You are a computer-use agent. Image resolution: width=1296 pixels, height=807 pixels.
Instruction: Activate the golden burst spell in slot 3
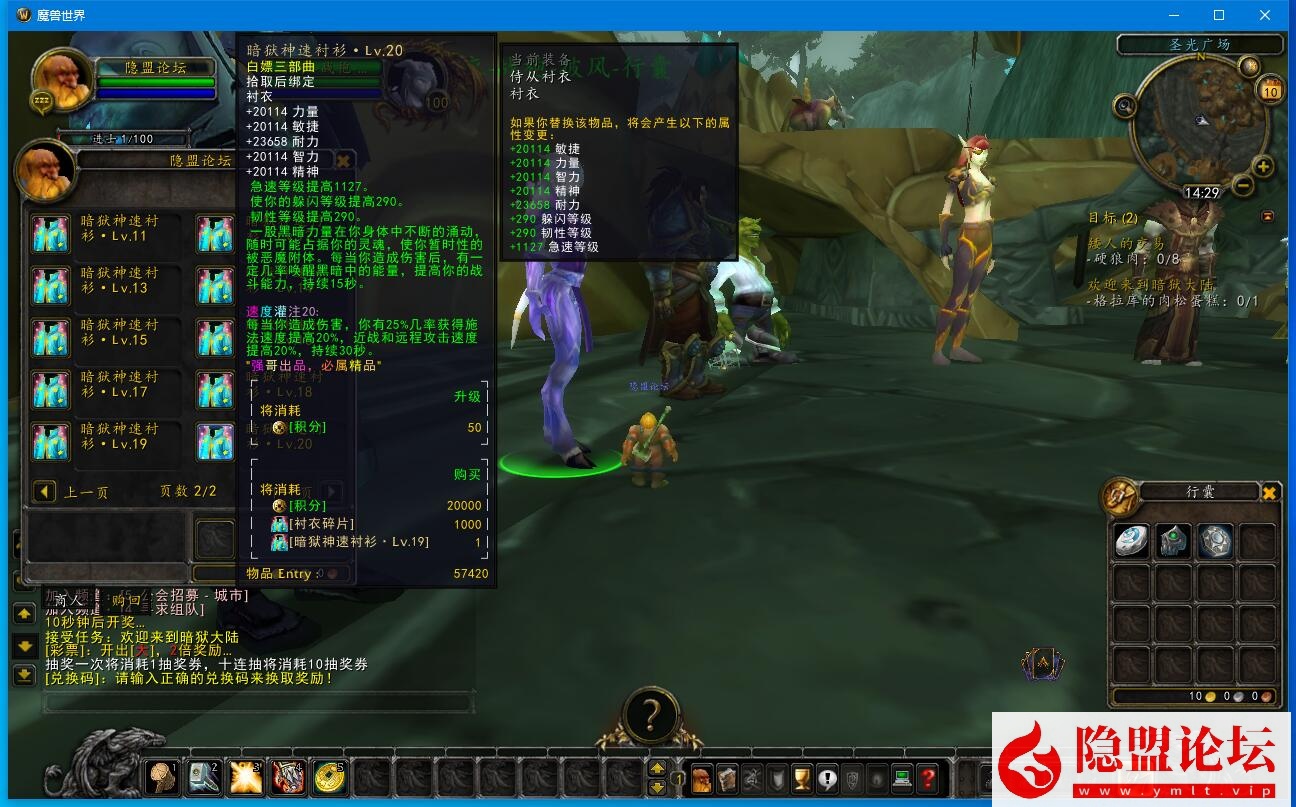click(x=245, y=776)
